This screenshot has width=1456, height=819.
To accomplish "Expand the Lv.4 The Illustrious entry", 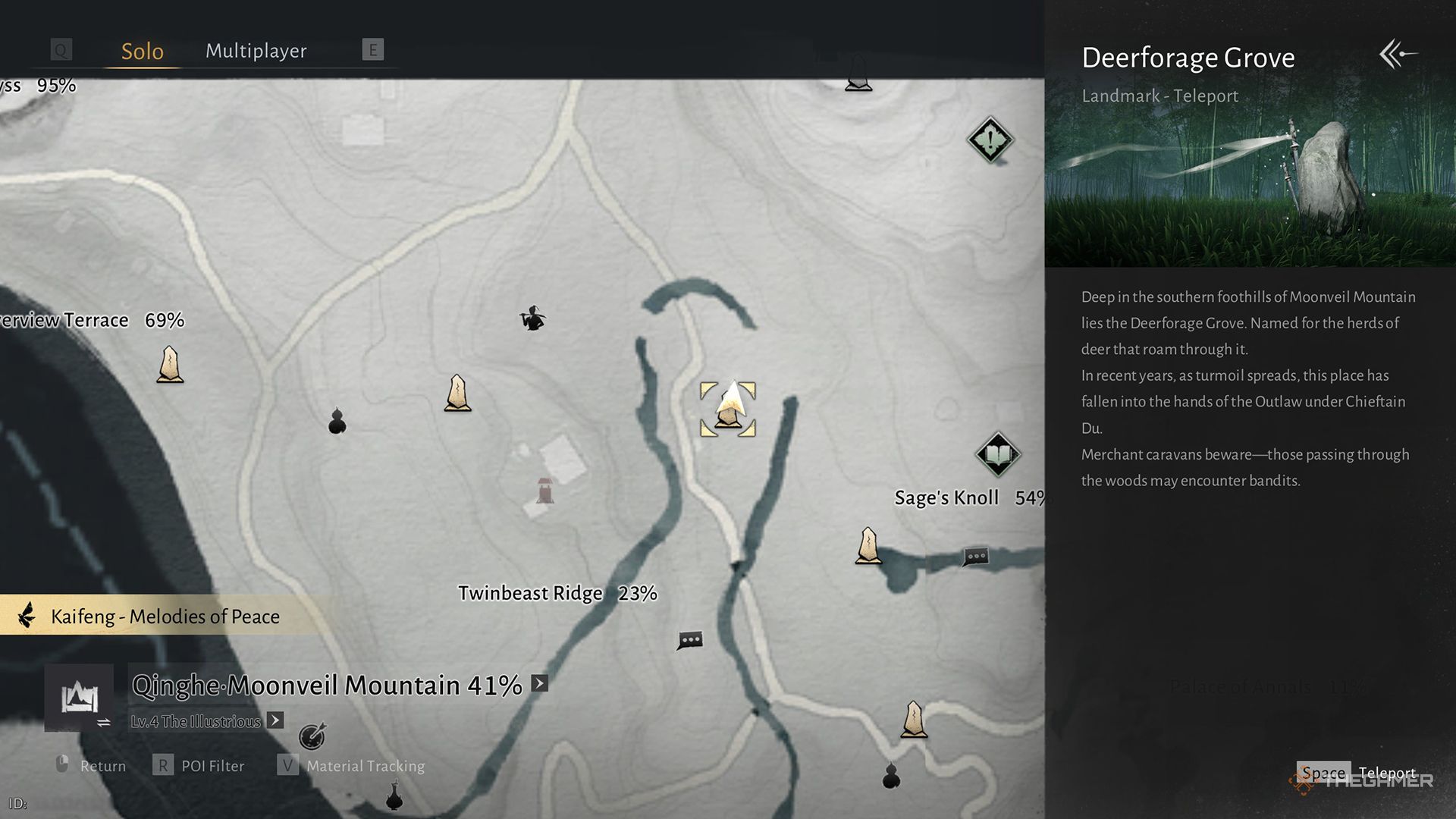I will [x=275, y=720].
